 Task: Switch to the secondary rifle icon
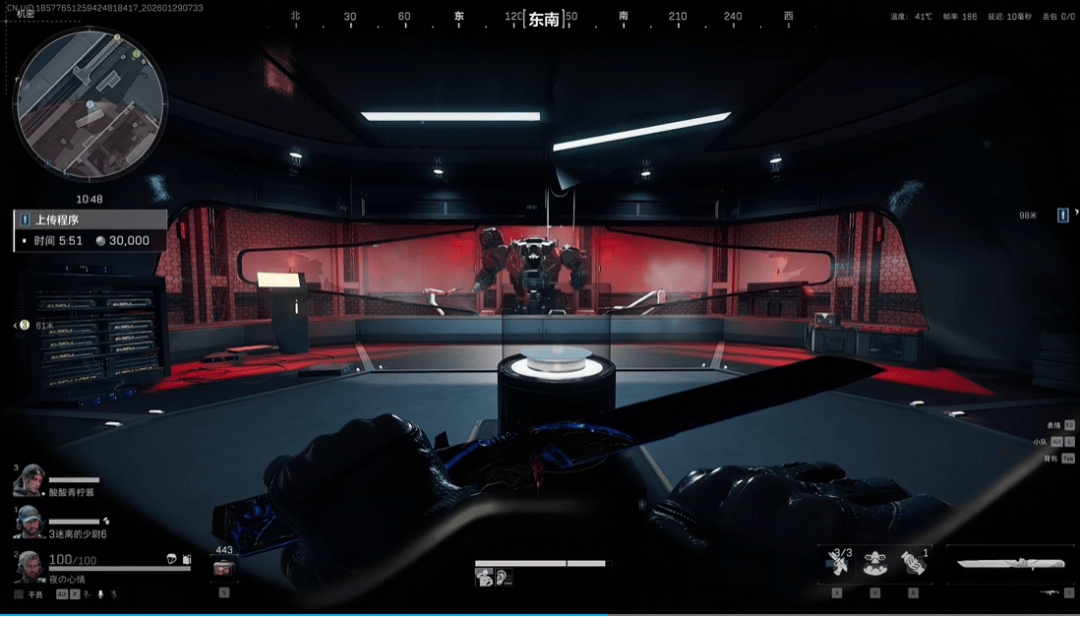(1049, 593)
